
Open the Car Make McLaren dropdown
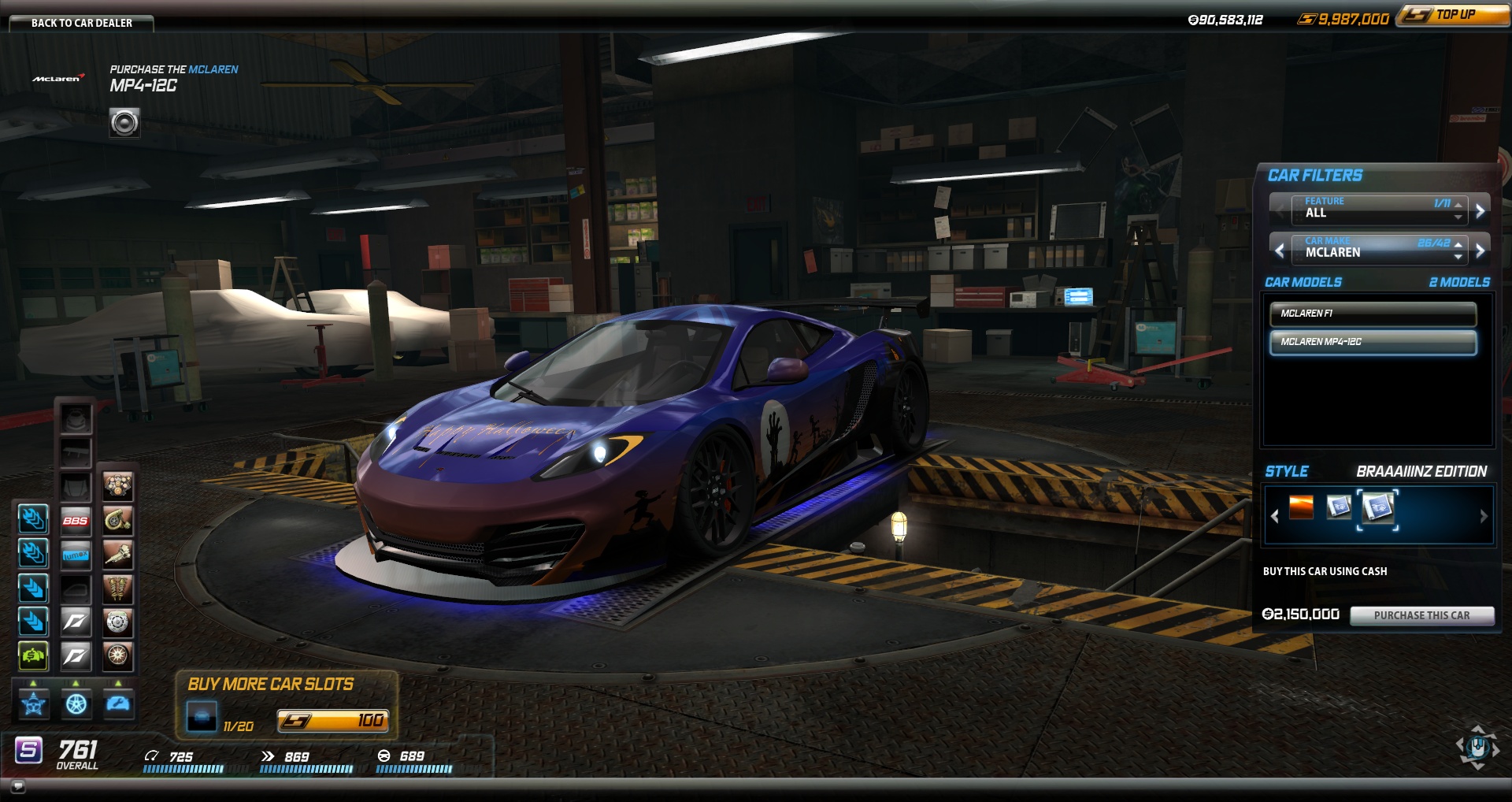coord(1458,251)
